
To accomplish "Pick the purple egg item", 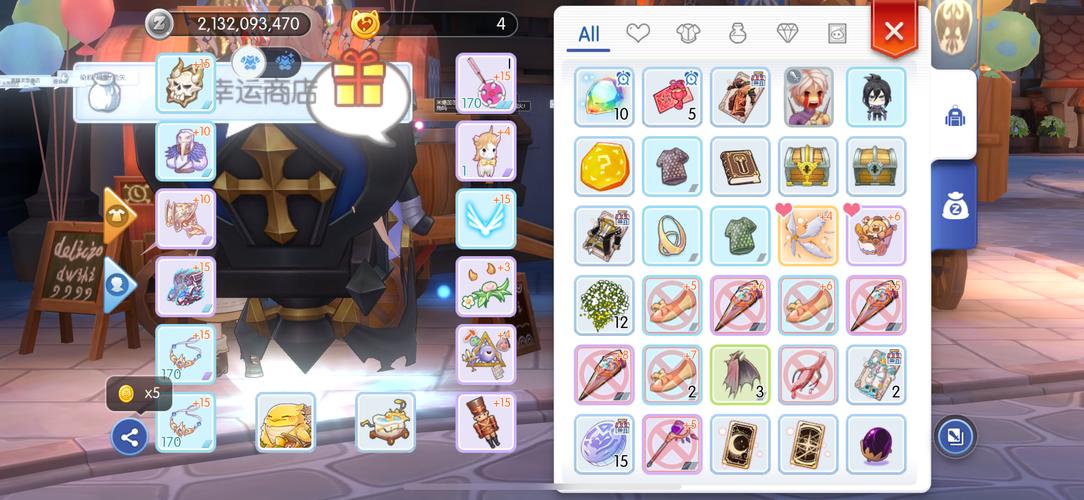I will point(876,444).
